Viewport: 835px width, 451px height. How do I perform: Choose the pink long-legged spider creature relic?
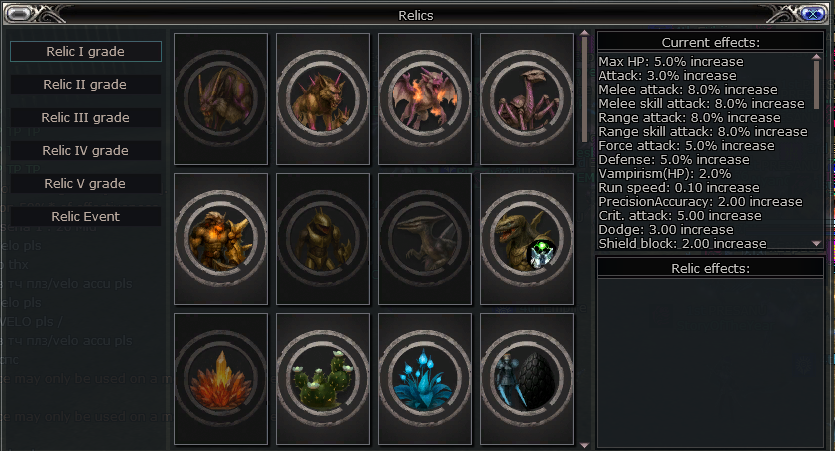coord(527,99)
